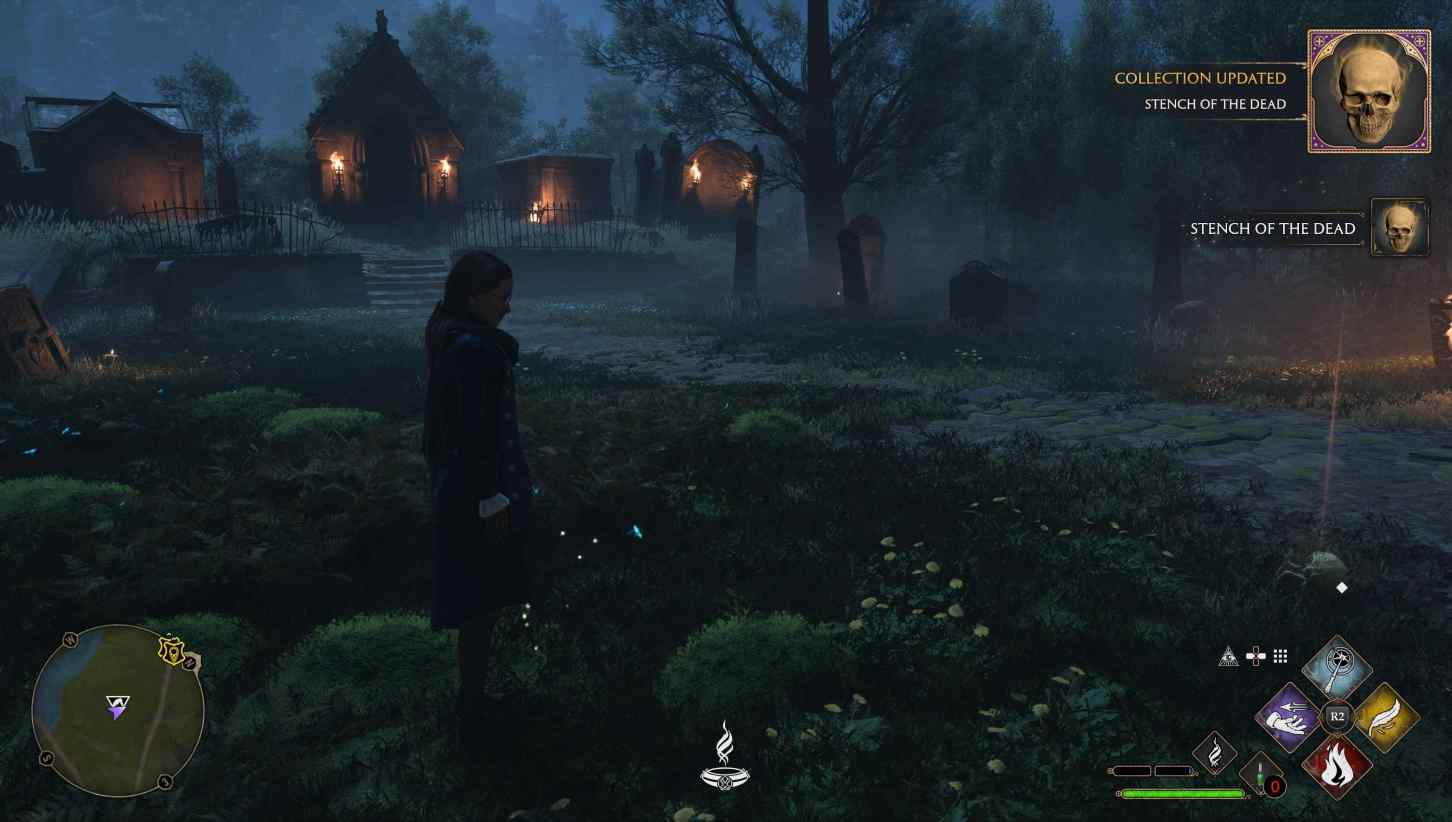Viewport: 1452px width, 822px height.
Task: Click the D-pad indicator icon
Action: (x=1255, y=656)
